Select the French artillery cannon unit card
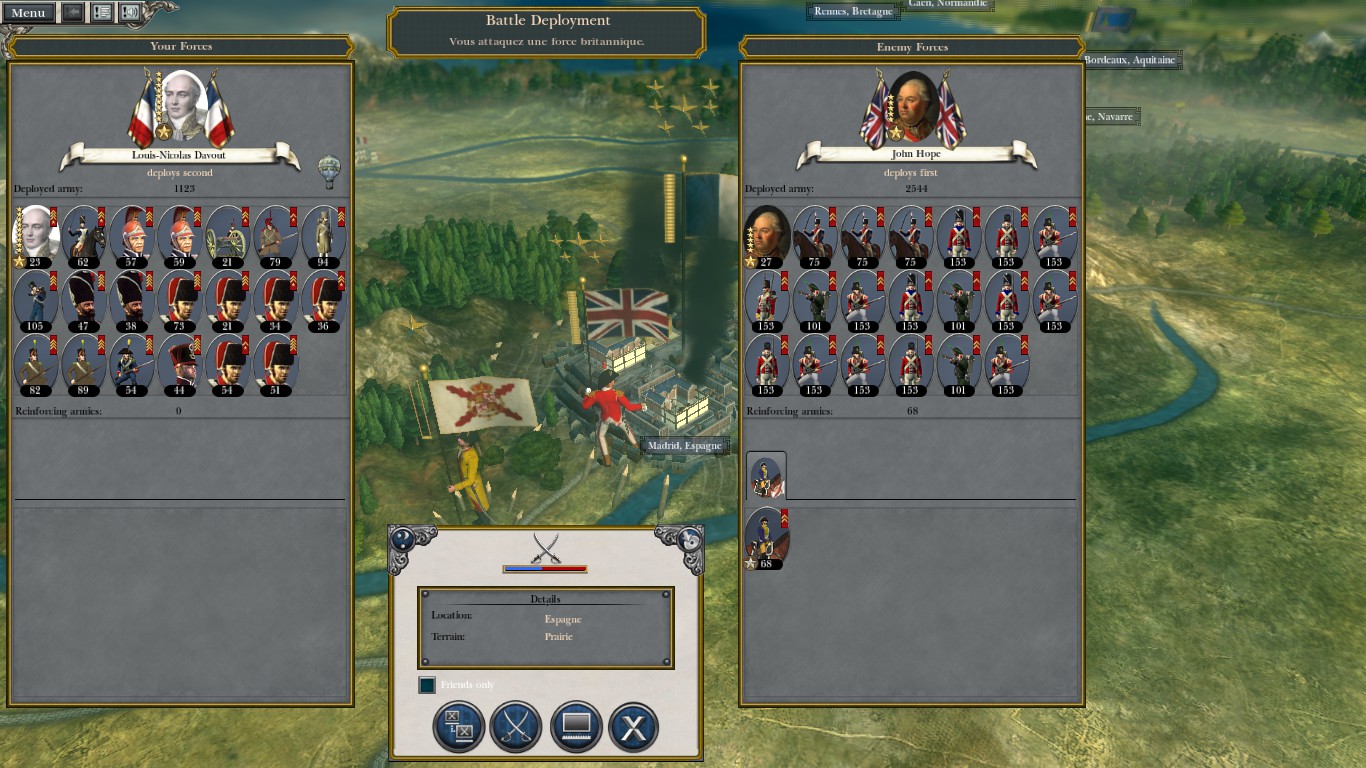The height and width of the screenshot is (768, 1366). point(229,237)
